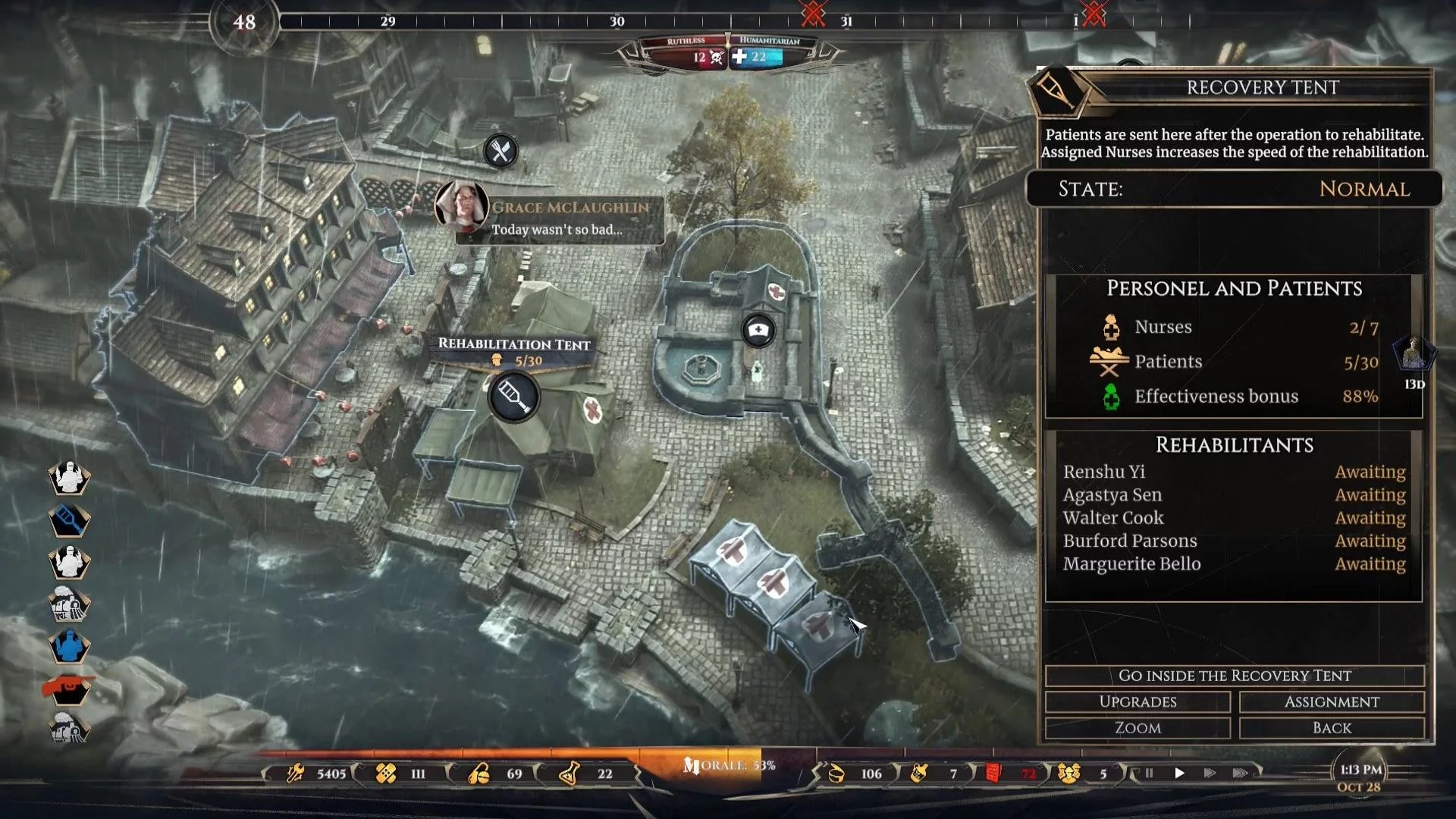
Task: Switch to double fast-forward speed
Action: [x=1210, y=773]
